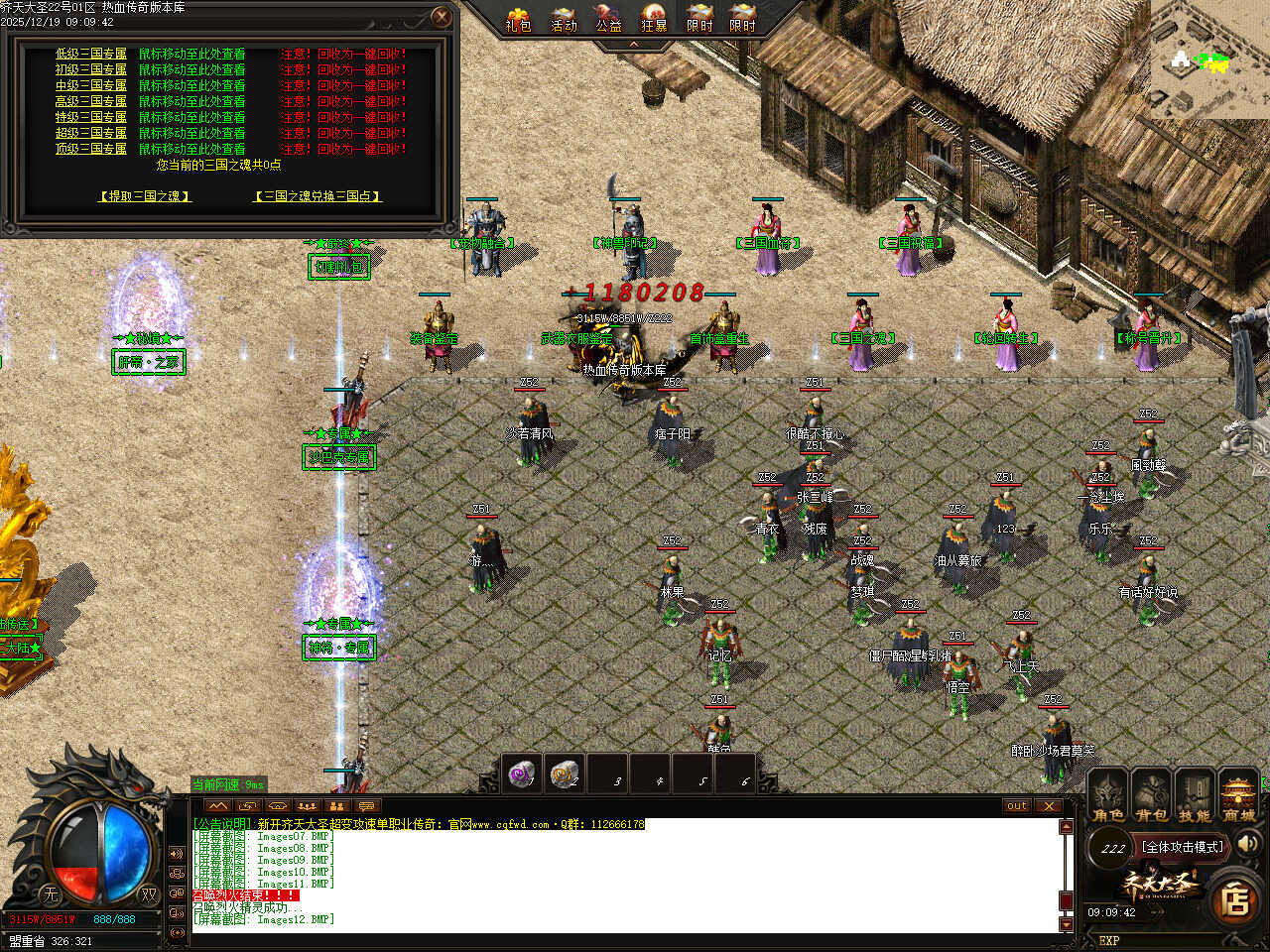
Task: Click the chat panel out button
Action: (x=1017, y=806)
